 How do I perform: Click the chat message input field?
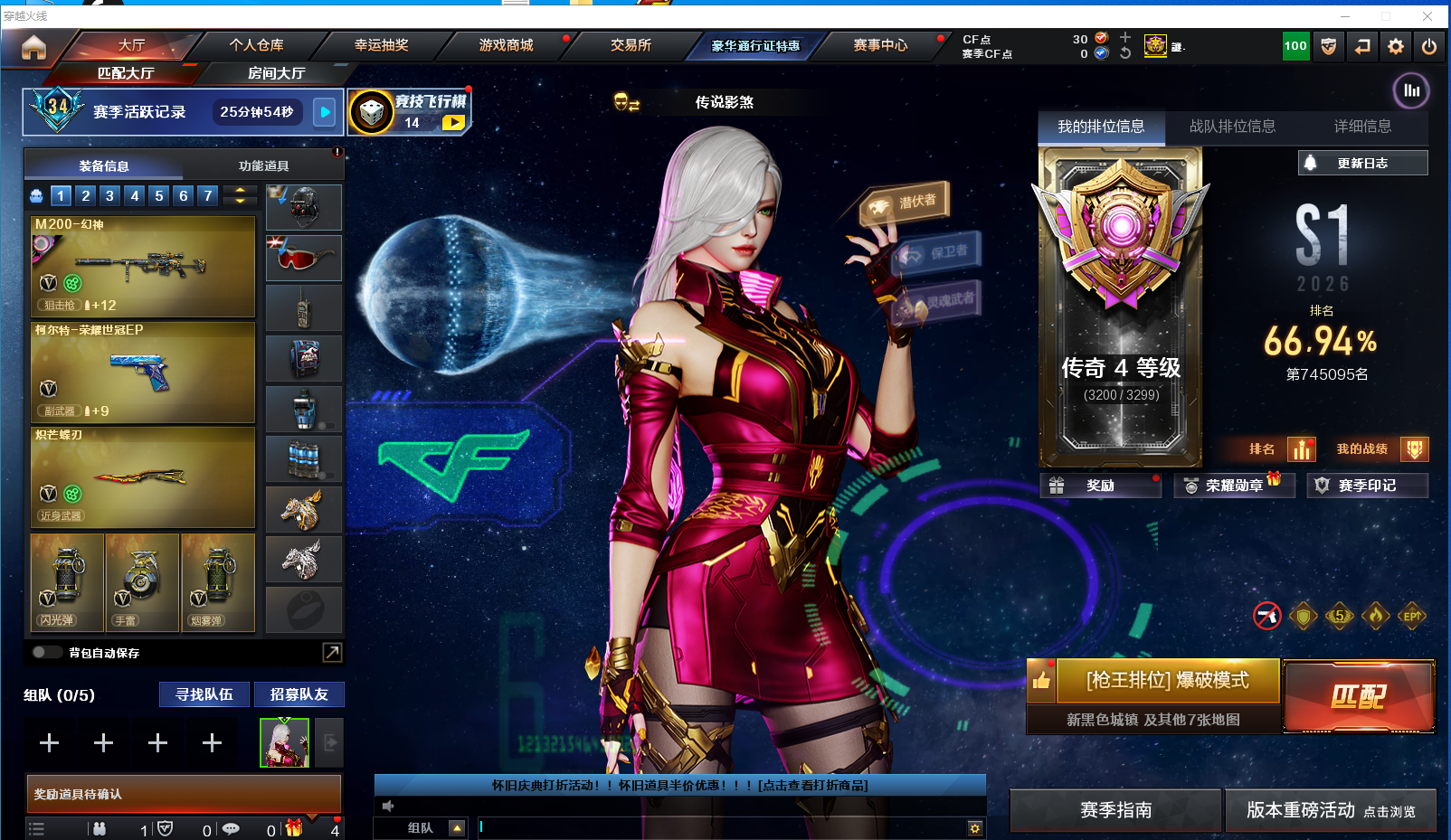(x=724, y=827)
